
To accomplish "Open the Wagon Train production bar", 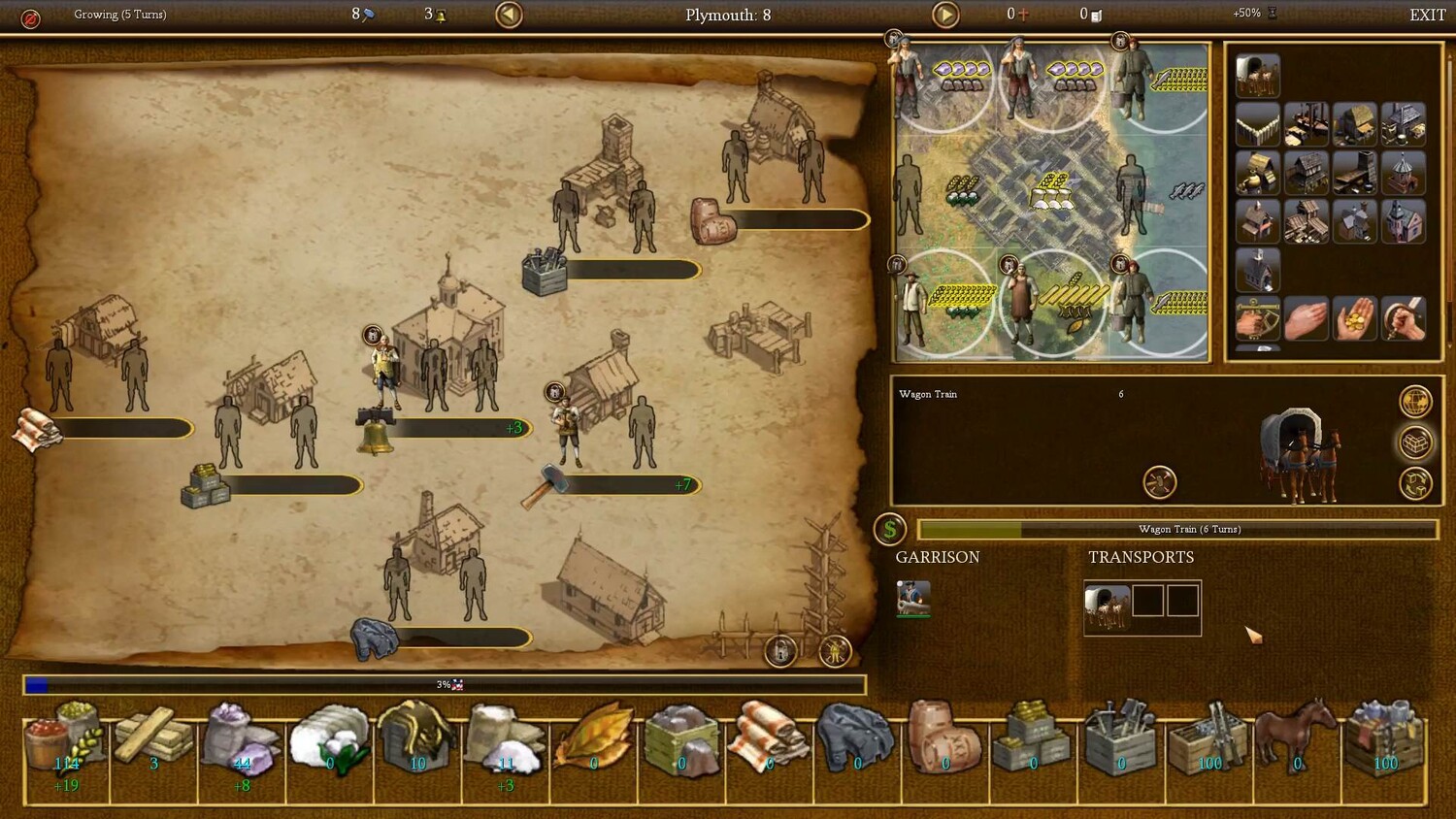I will 1176,529.
